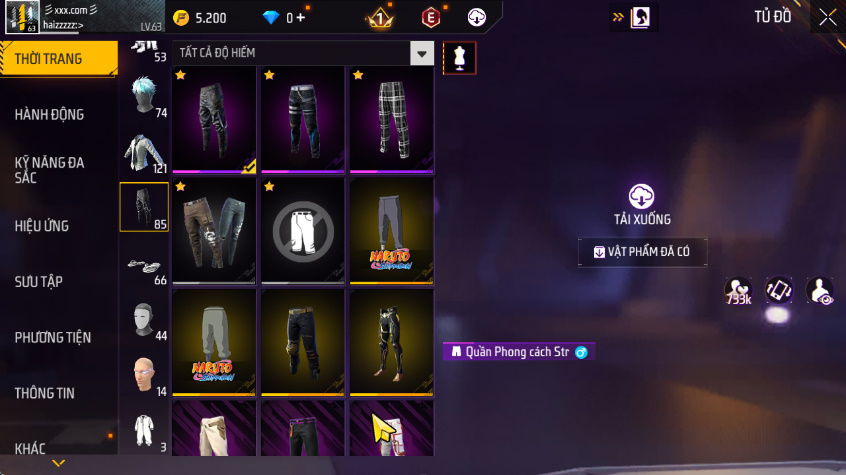846x475 pixels.
Task: Choose the Vật Phẩm Đã Có button
Action: [x=642, y=252]
